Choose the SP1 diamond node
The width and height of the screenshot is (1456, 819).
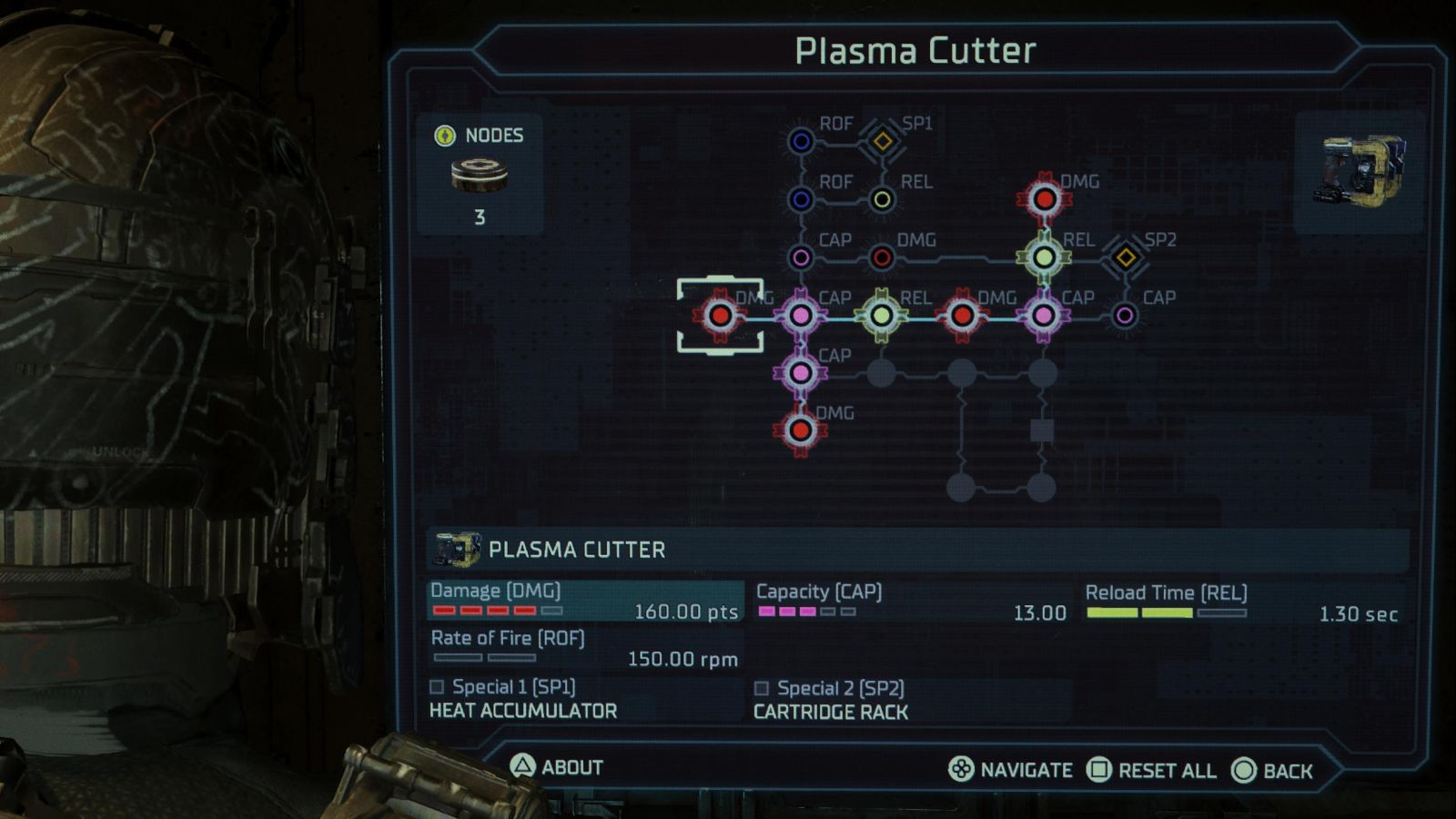pos(882,141)
